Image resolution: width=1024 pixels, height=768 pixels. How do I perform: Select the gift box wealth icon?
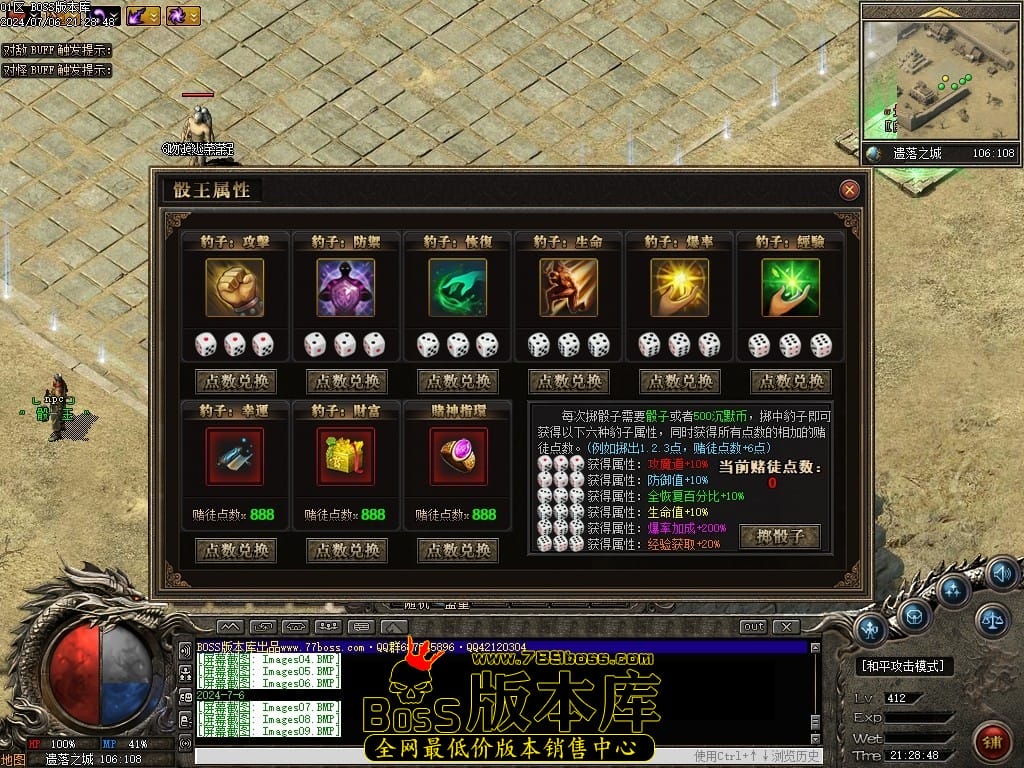click(x=346, y=457)
